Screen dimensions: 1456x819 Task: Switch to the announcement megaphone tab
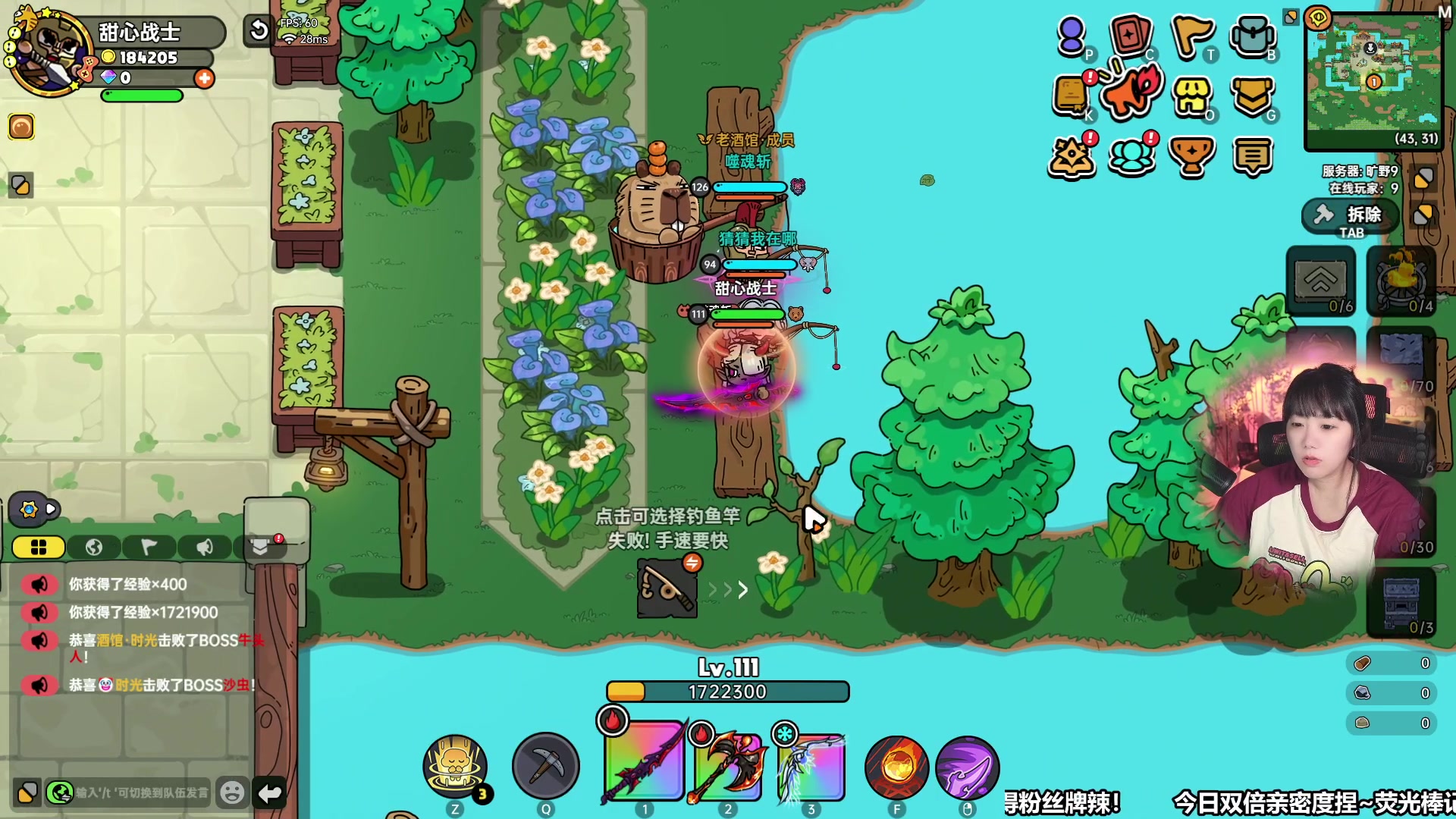[x=205, y=547]
